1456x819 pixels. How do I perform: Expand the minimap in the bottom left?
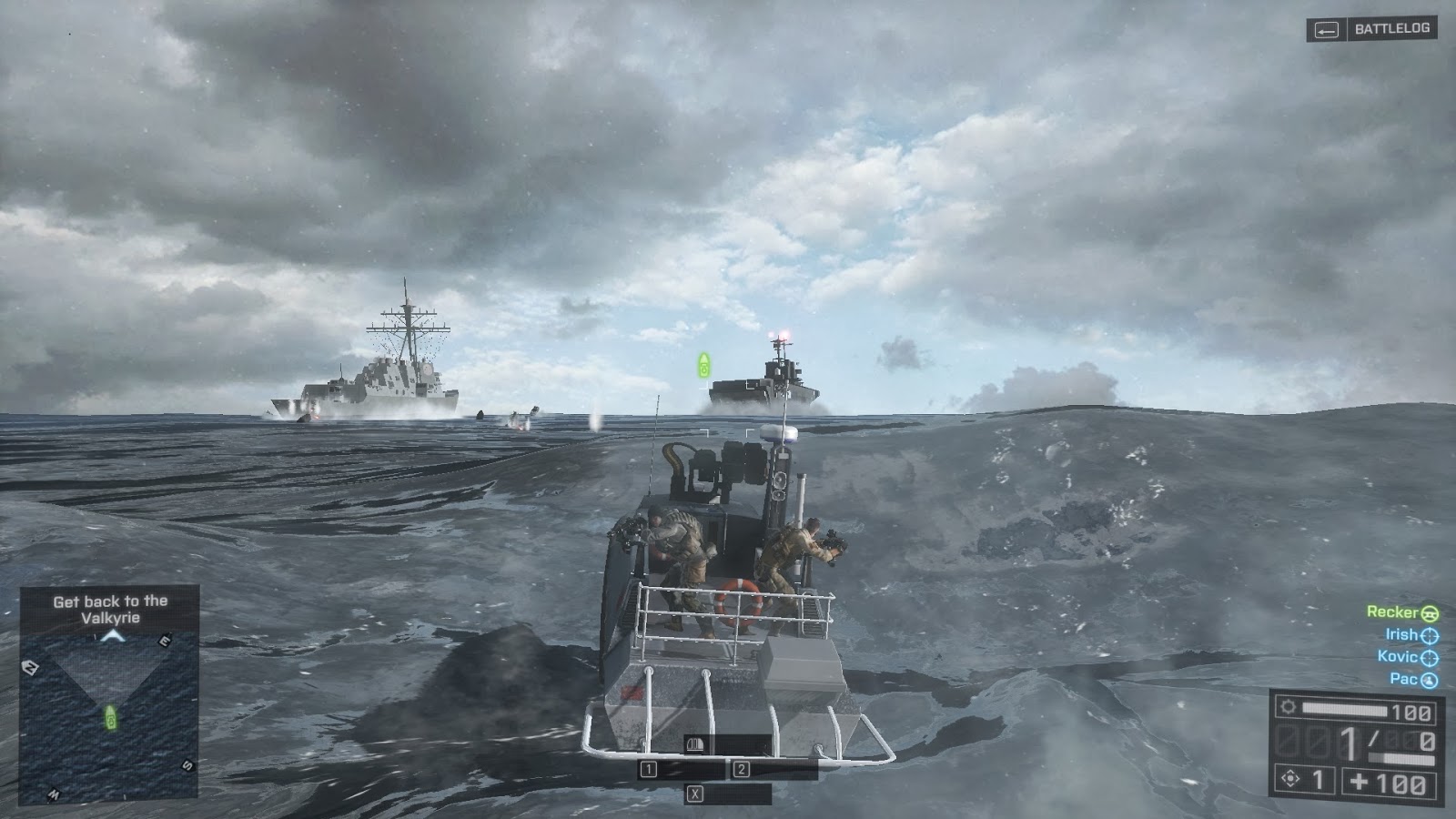[x=109, y=710]
